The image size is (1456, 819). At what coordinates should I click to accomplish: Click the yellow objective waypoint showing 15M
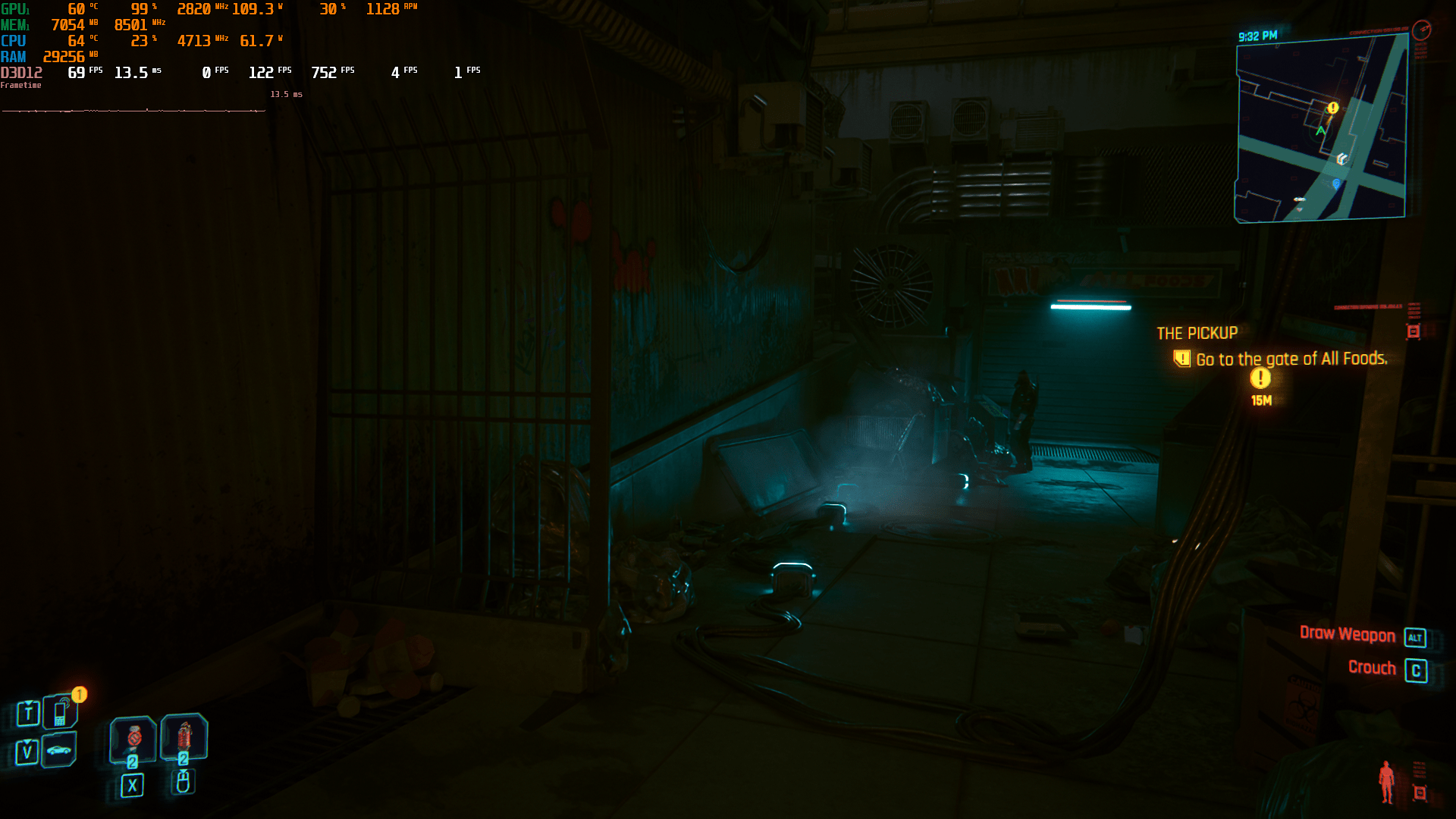tap(1260, 378)
